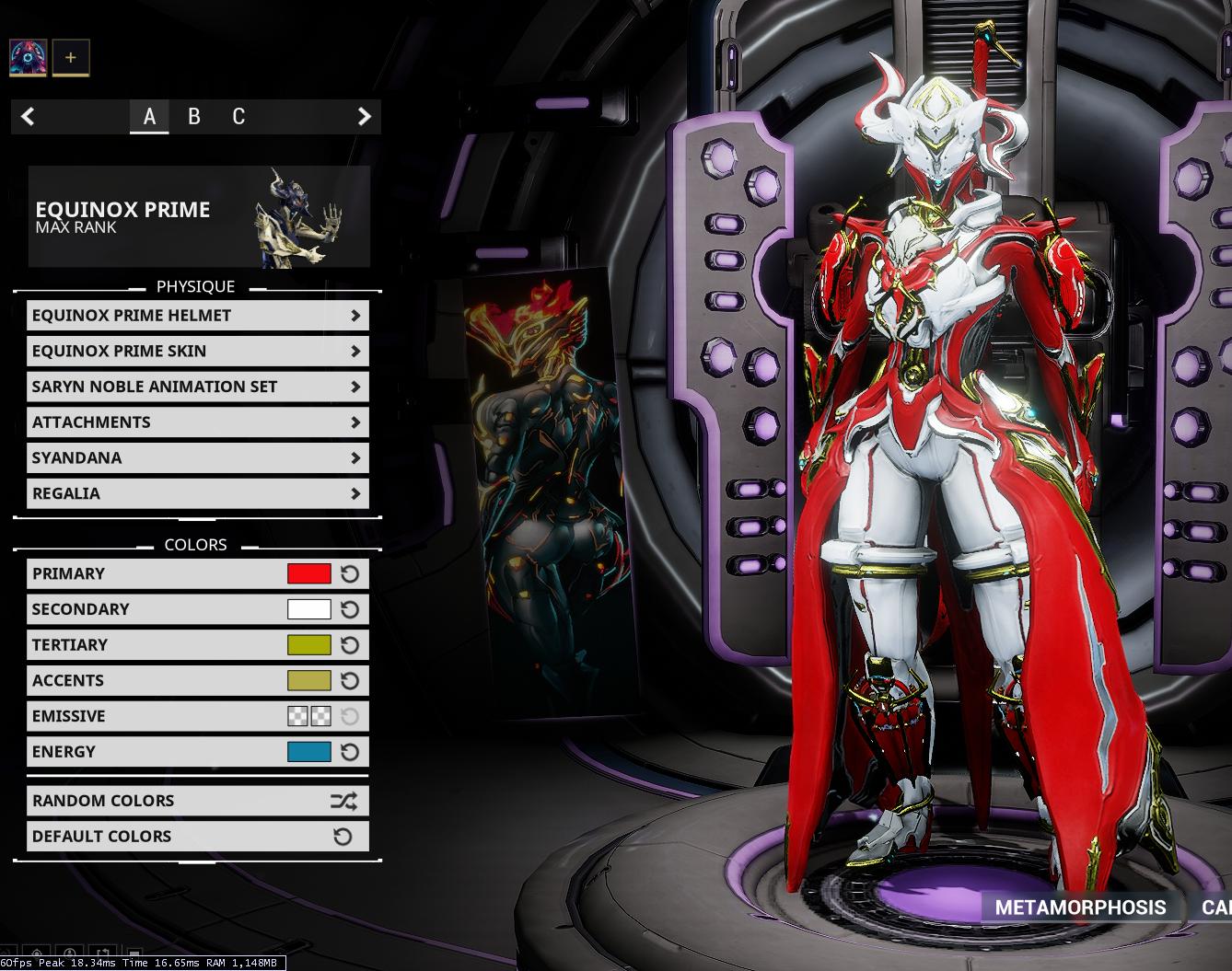Go to the next config with right arrow
This screenshot has height=971, width=1232.
tap(364, 117)
